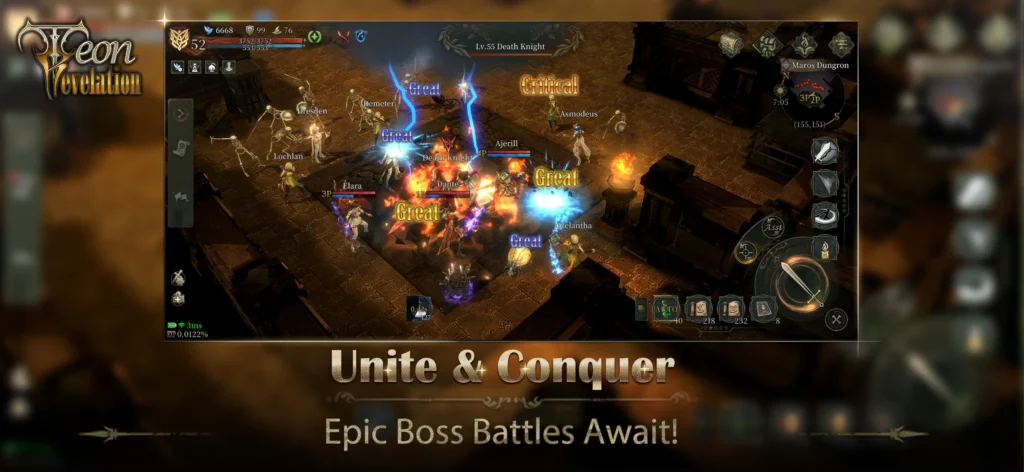The height and width of the screenshot is (472, 1024).
Task: Click the green plus circle icon
Action: coord(315,37)
